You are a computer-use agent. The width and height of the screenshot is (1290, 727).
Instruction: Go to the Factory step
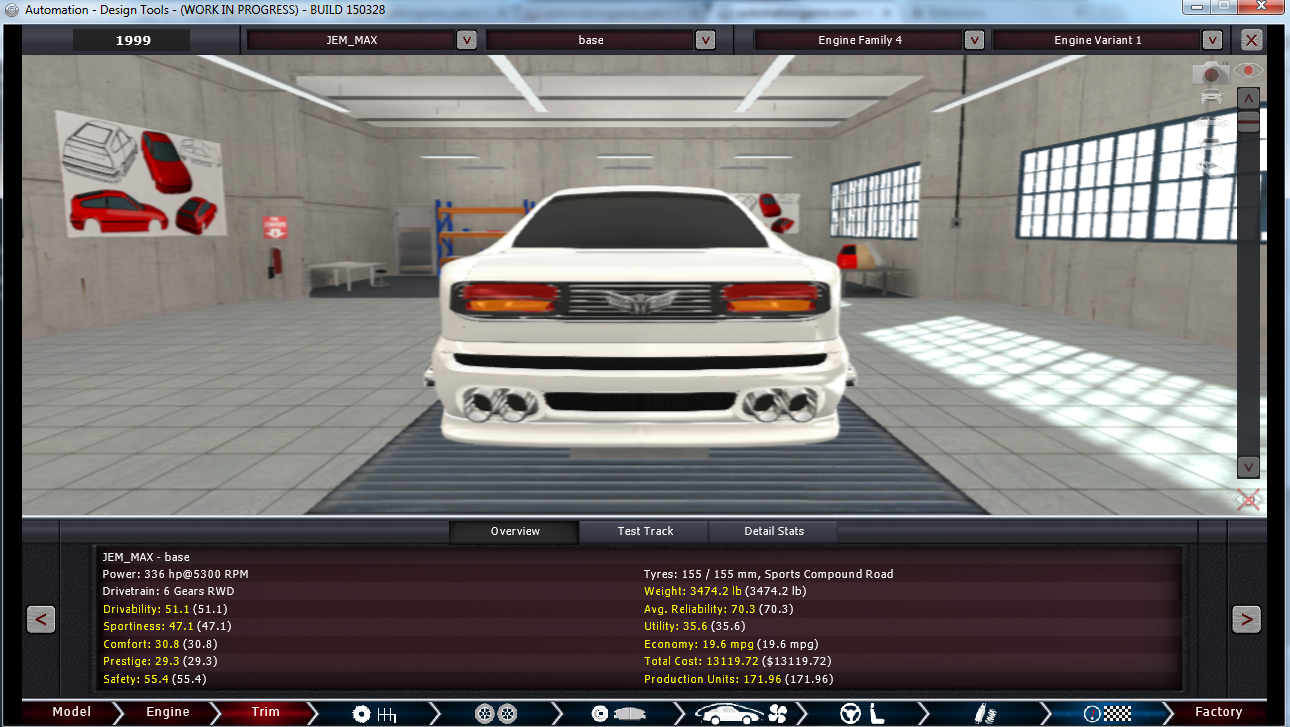click(x=1218, y=712)
